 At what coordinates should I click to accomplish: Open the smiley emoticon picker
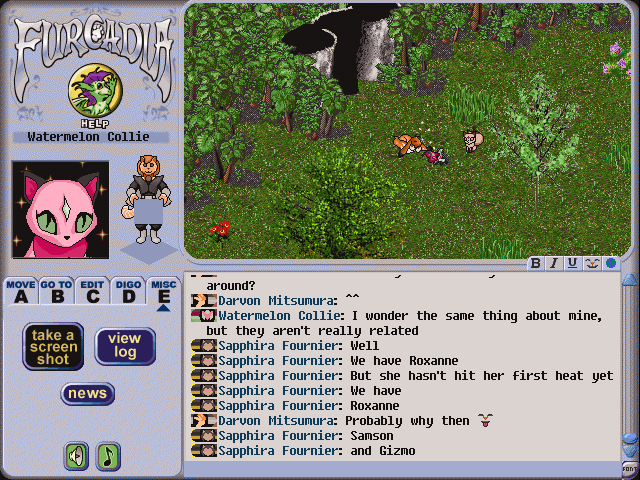coord(591,264)
